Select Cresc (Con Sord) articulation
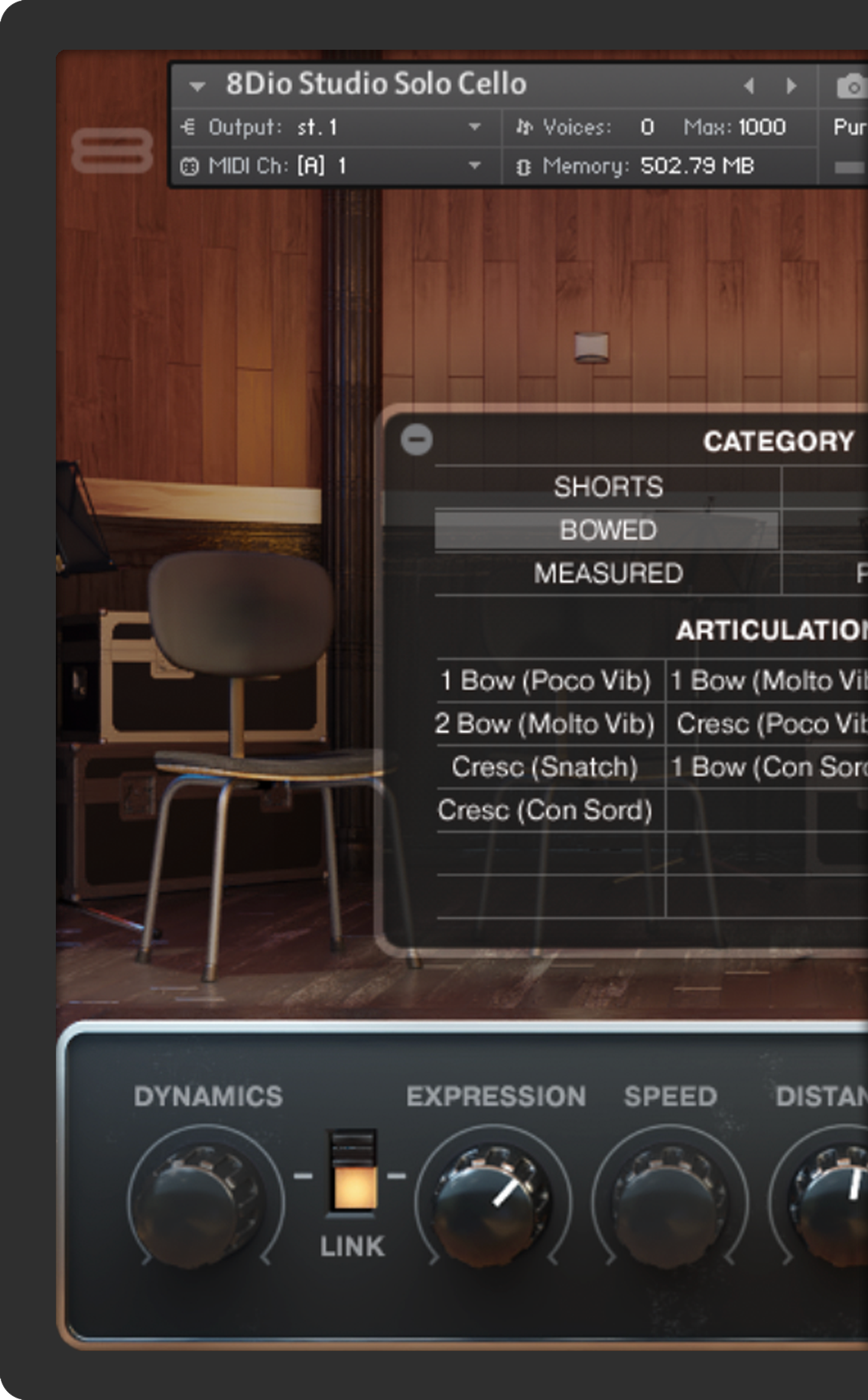 point(545,810)
